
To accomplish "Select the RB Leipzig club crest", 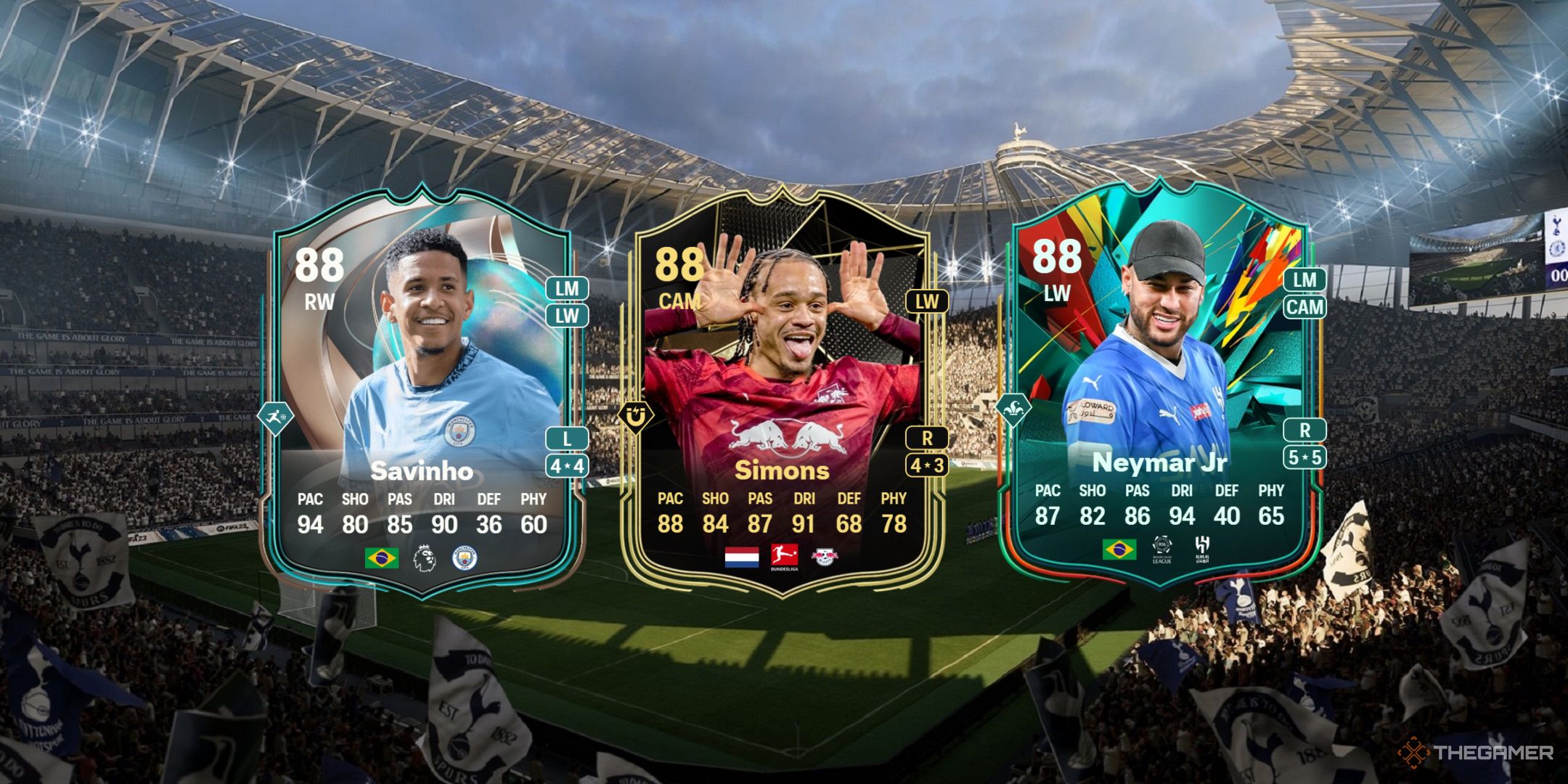I will [x=825, y=556].
